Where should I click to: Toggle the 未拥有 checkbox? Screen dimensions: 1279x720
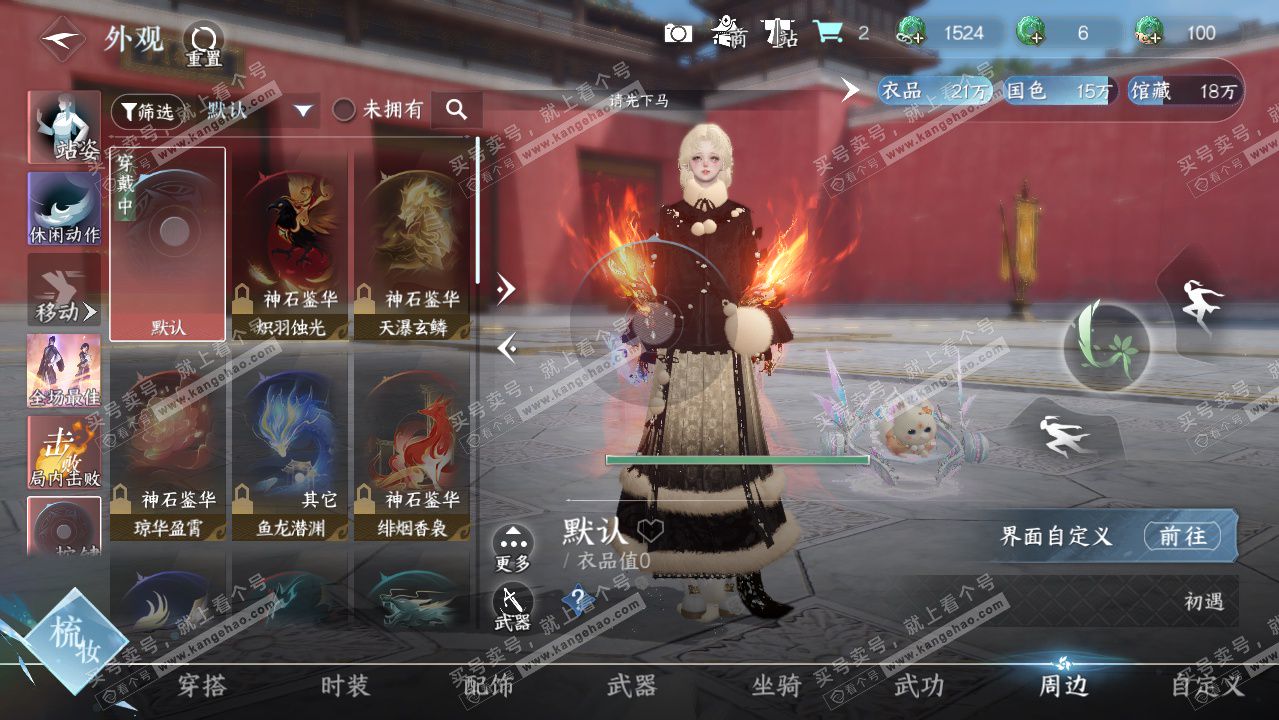point(344,110)
